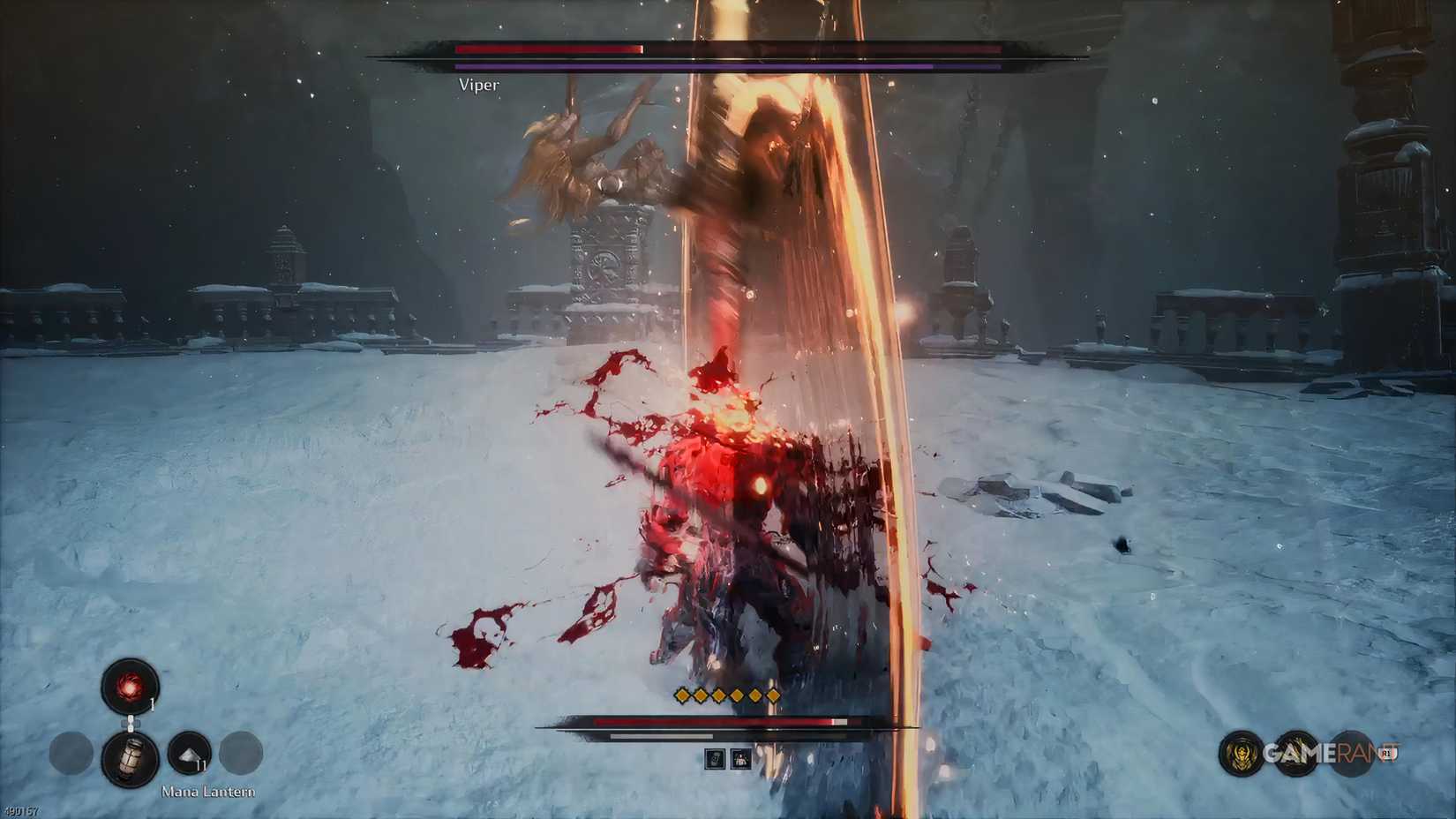Toggle the first gold diamond gauge pip

(x=681, y=694)
